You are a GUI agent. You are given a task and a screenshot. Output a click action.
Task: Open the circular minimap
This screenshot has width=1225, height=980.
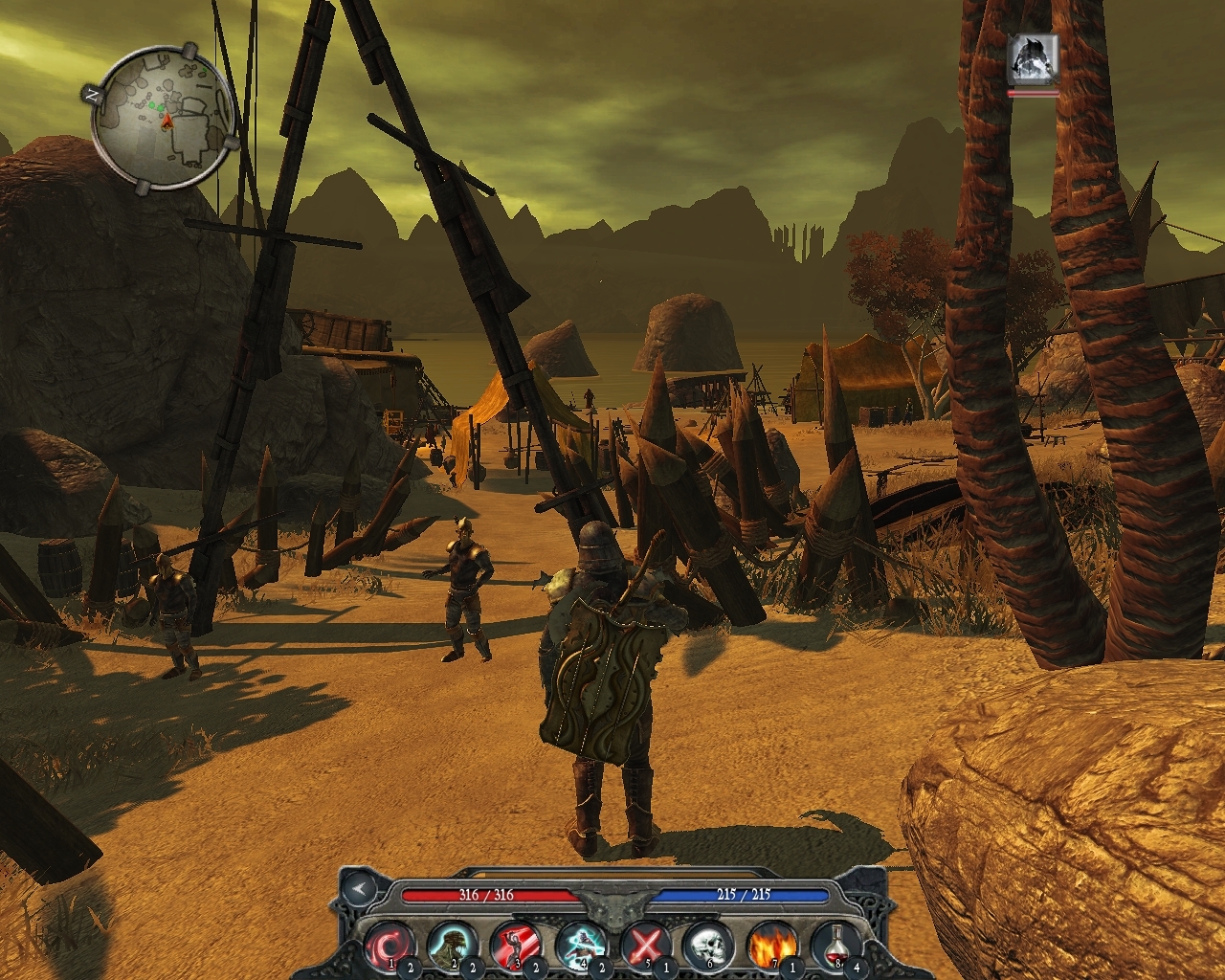pos(165,121)
